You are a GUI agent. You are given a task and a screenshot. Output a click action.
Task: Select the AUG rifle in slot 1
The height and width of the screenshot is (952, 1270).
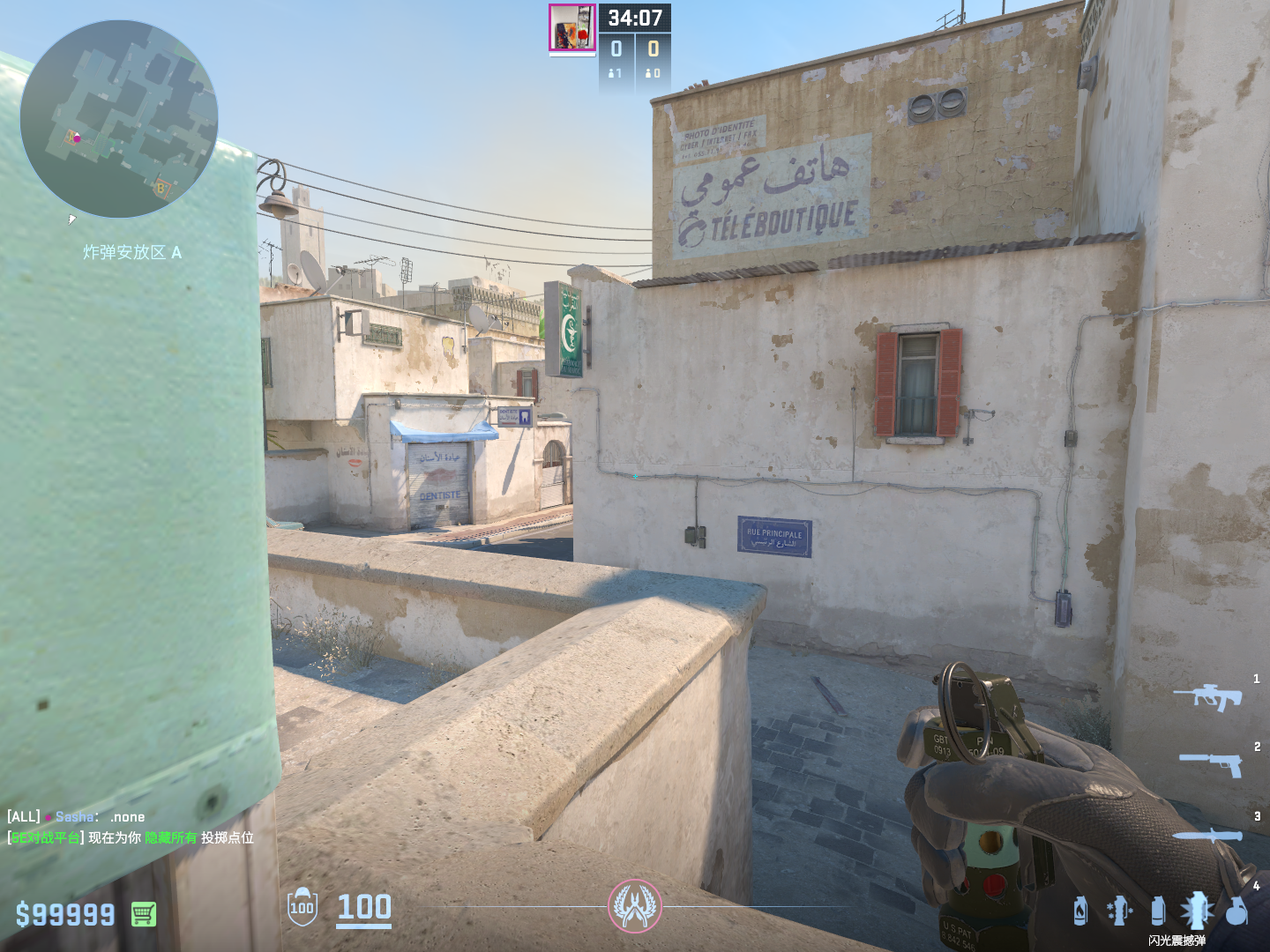pyautogui.click(x=1207, y=696)
